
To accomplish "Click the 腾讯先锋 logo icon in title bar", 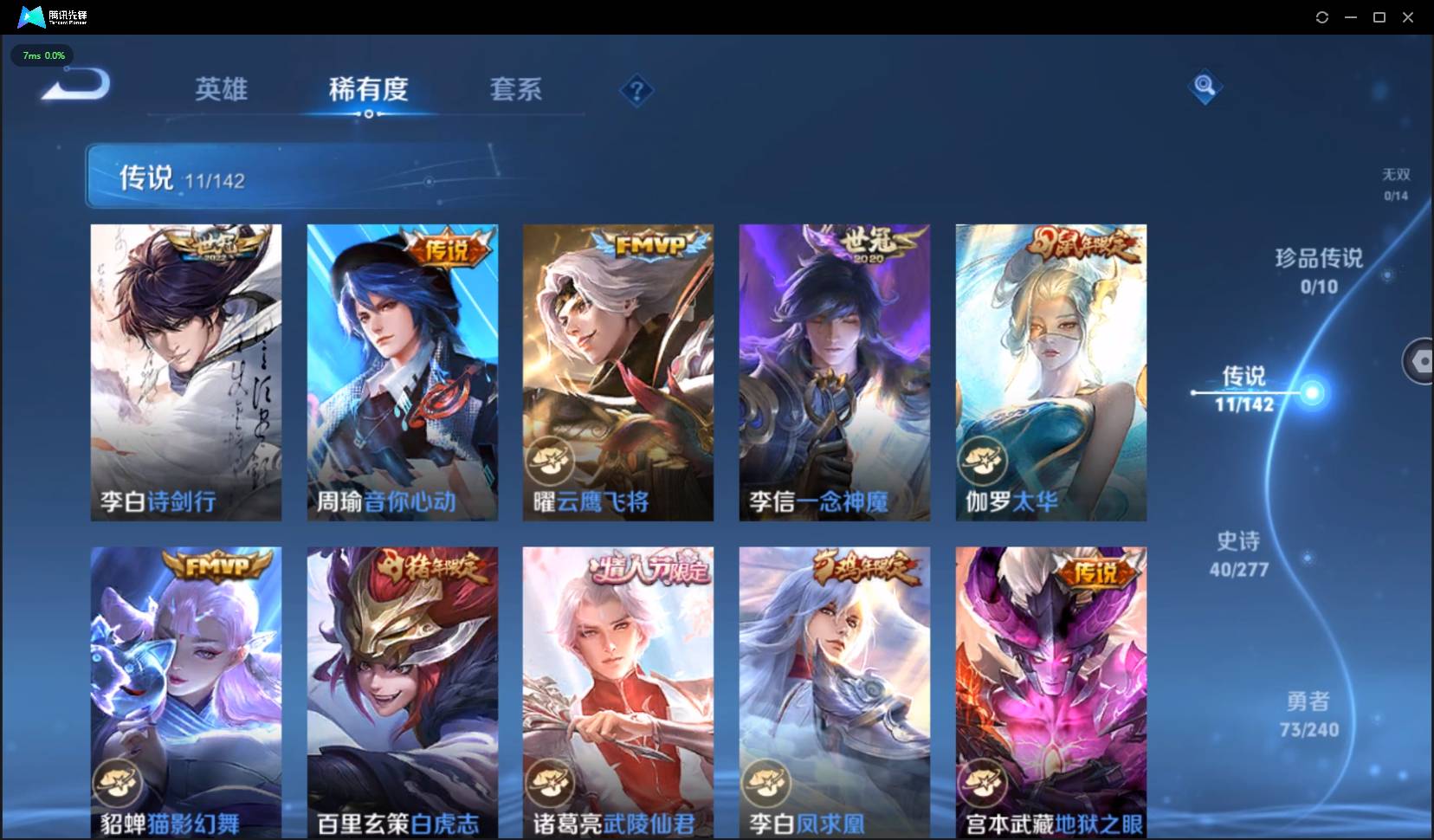I will point(31,16).
